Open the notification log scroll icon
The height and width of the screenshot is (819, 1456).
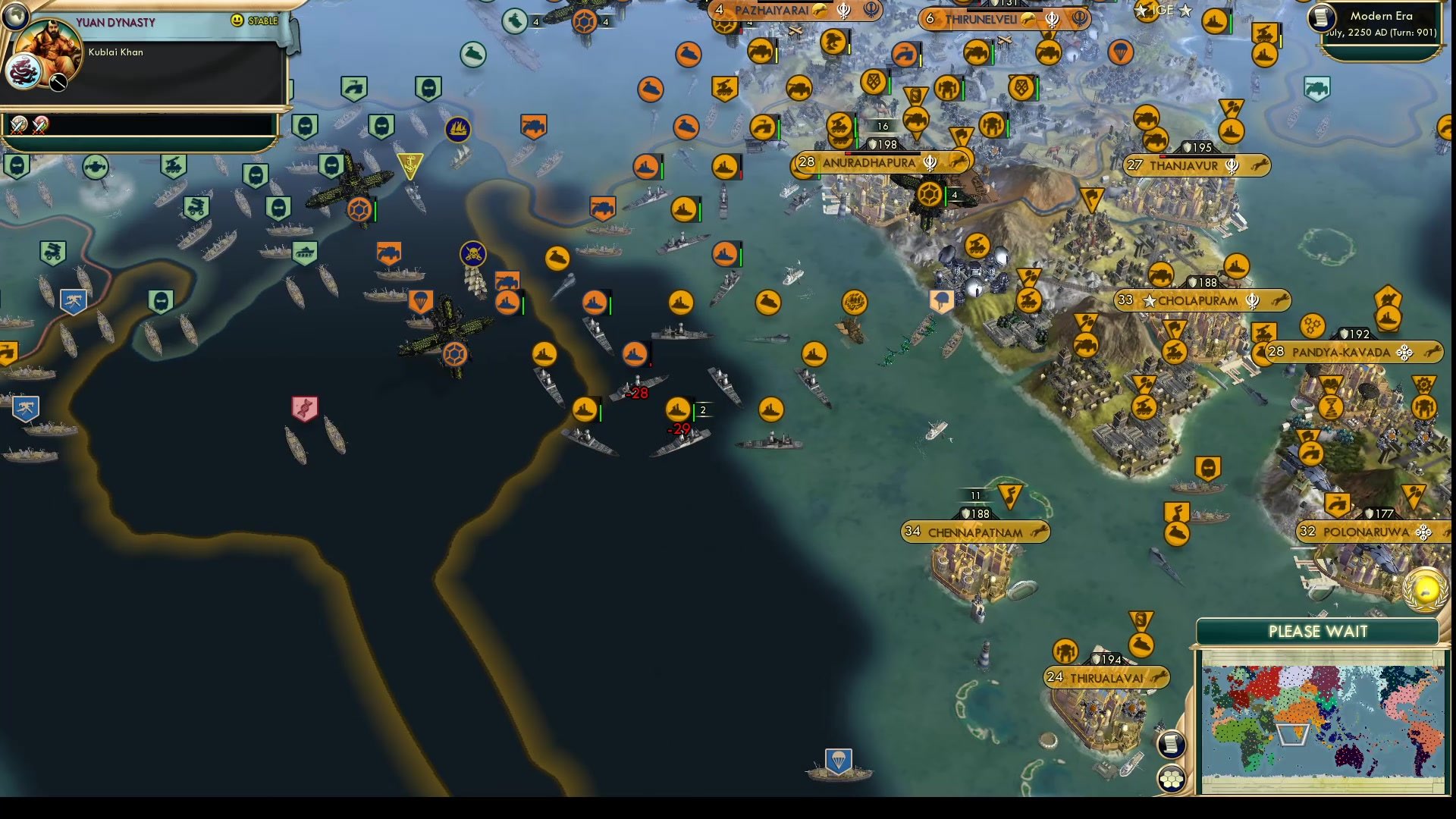[1172, 744]
